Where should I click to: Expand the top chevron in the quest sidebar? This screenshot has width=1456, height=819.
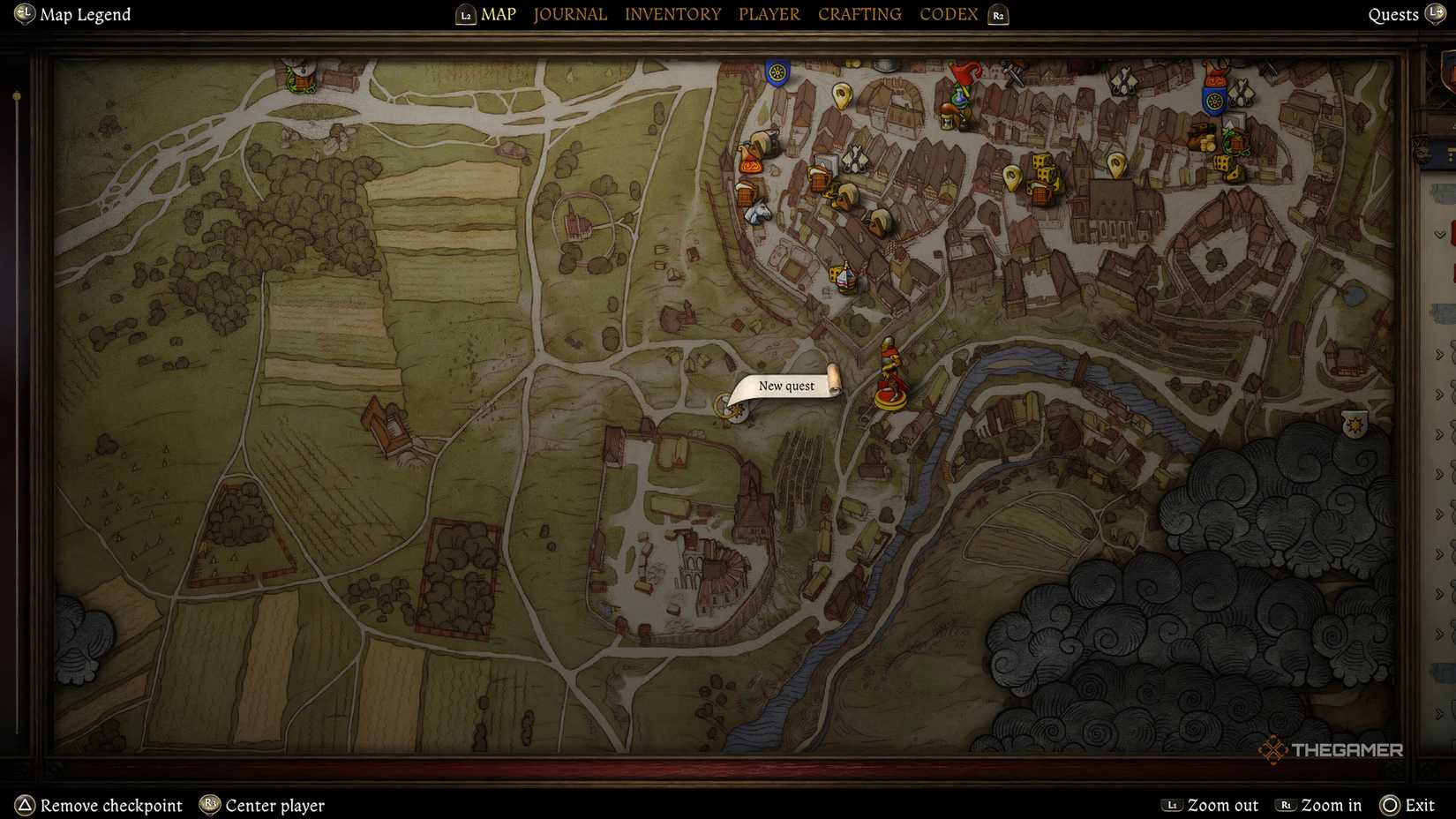point(1440,233)
